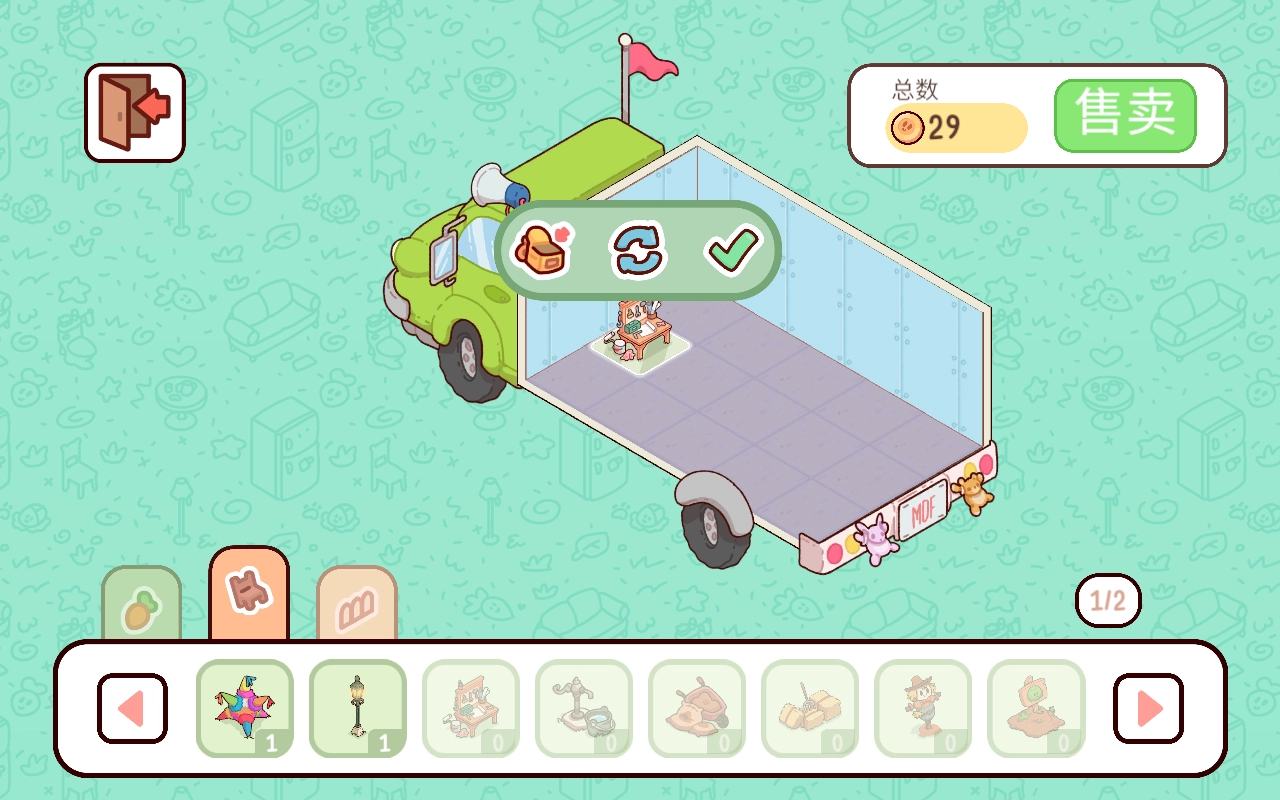The height and width of the screenshot is (800, 1280).
Task: Switch to the carrot category tab
Action: pos(142,605)
